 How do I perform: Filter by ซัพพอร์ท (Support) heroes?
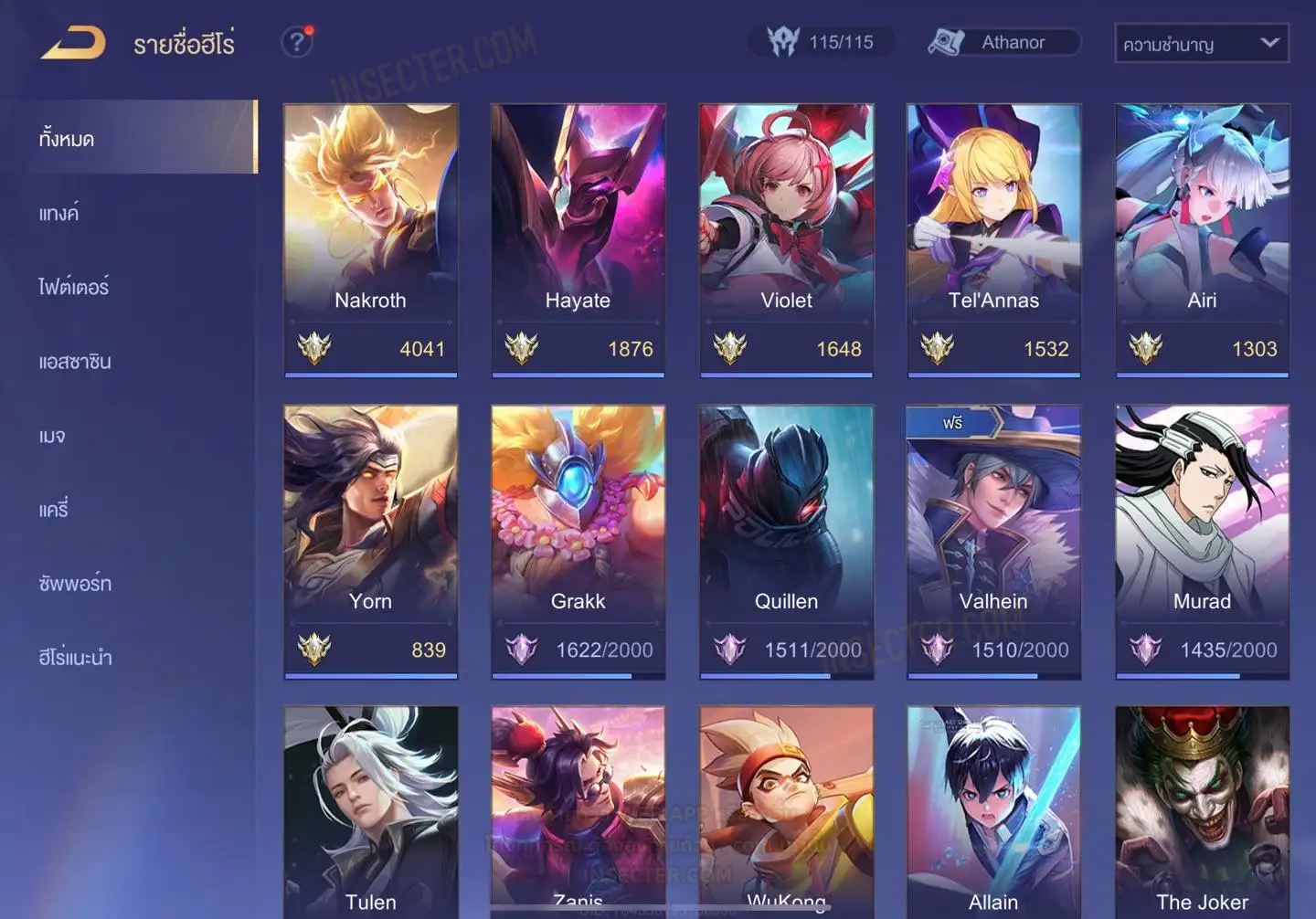pos(75,583)
